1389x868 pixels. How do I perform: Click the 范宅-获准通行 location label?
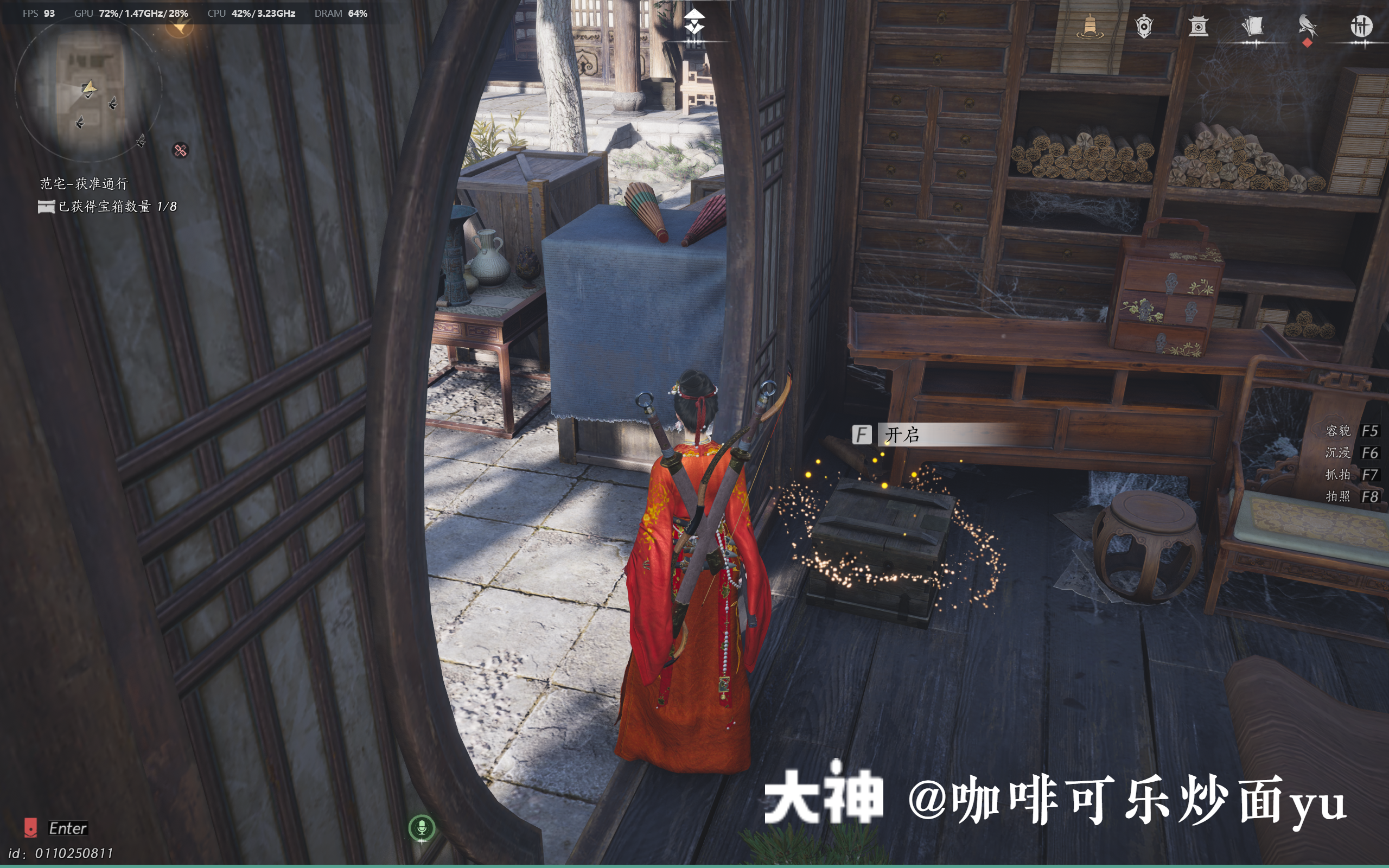tap(83, 184)
